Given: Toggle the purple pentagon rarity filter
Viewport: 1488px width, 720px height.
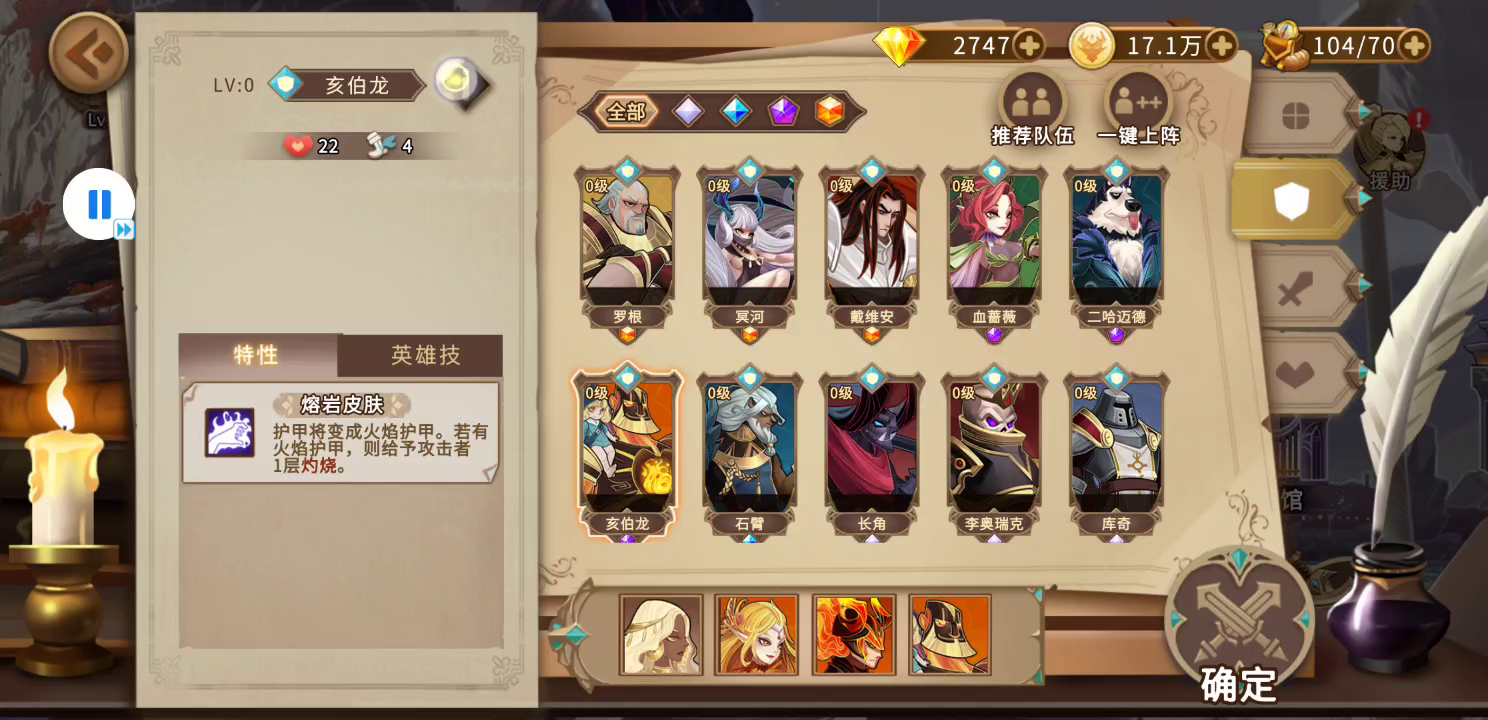Looking at the screenshot, I should point(785,111).
